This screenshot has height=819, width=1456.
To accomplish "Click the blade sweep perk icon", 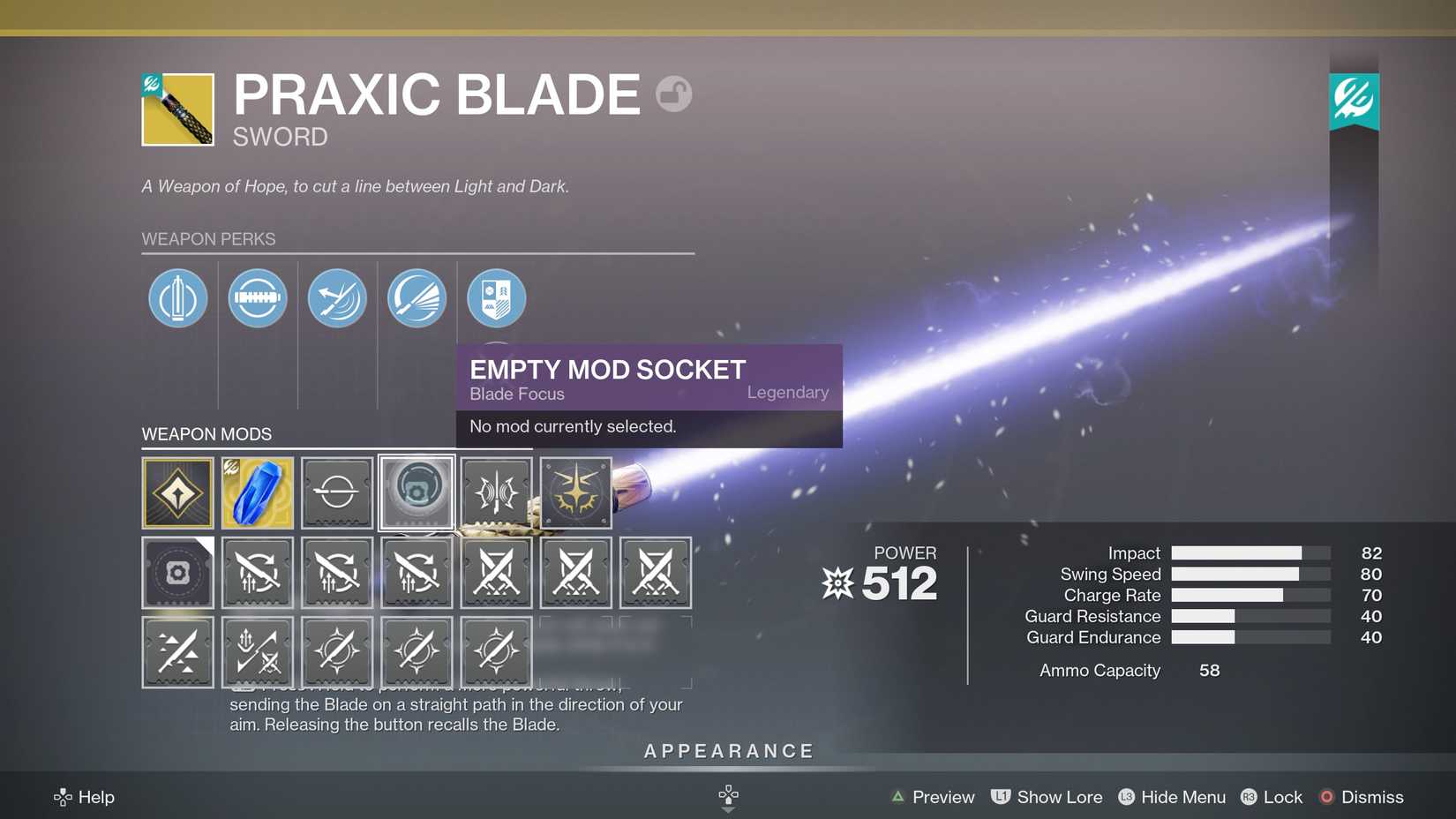I will pyautogui.click(x=416, y=298).
